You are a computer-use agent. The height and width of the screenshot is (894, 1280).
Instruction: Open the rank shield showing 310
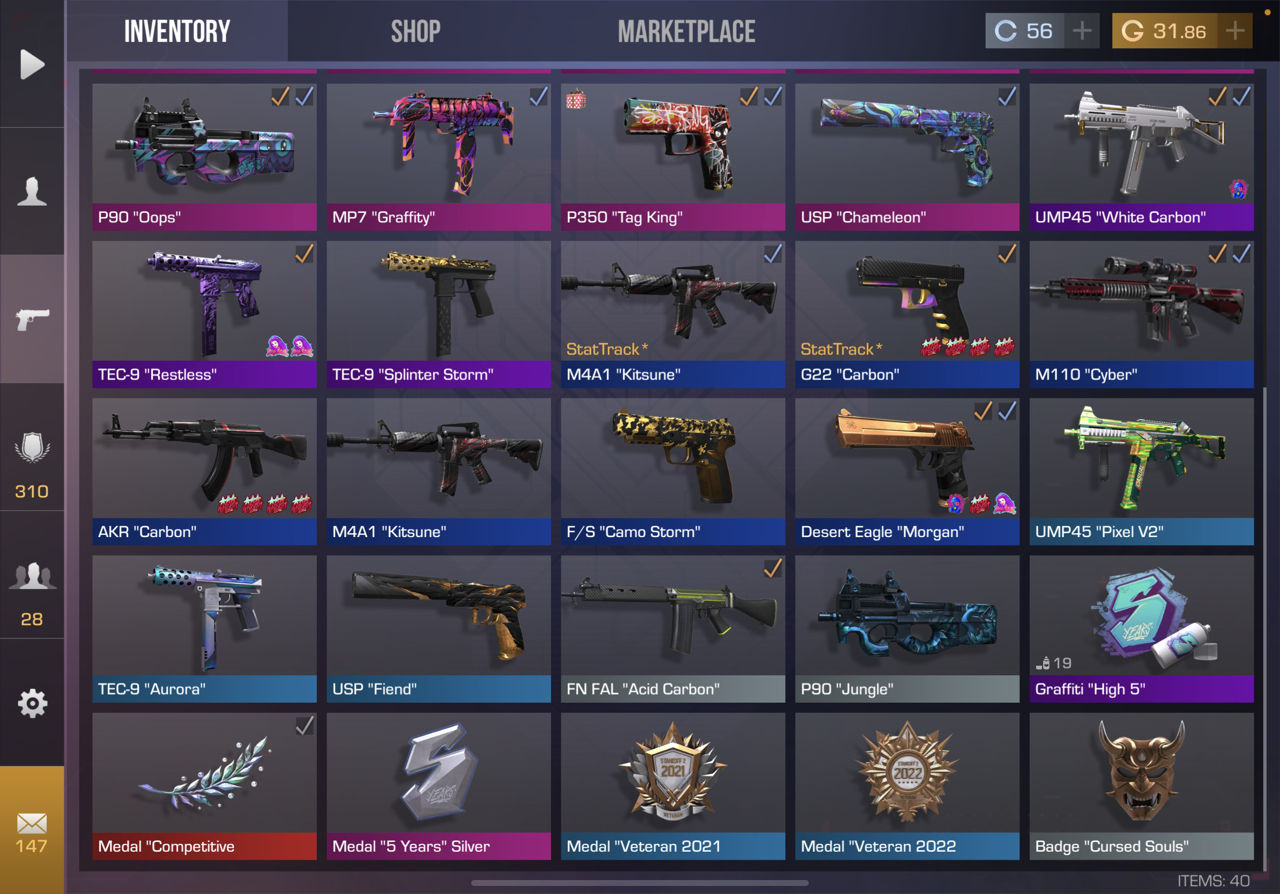point(32,450)
